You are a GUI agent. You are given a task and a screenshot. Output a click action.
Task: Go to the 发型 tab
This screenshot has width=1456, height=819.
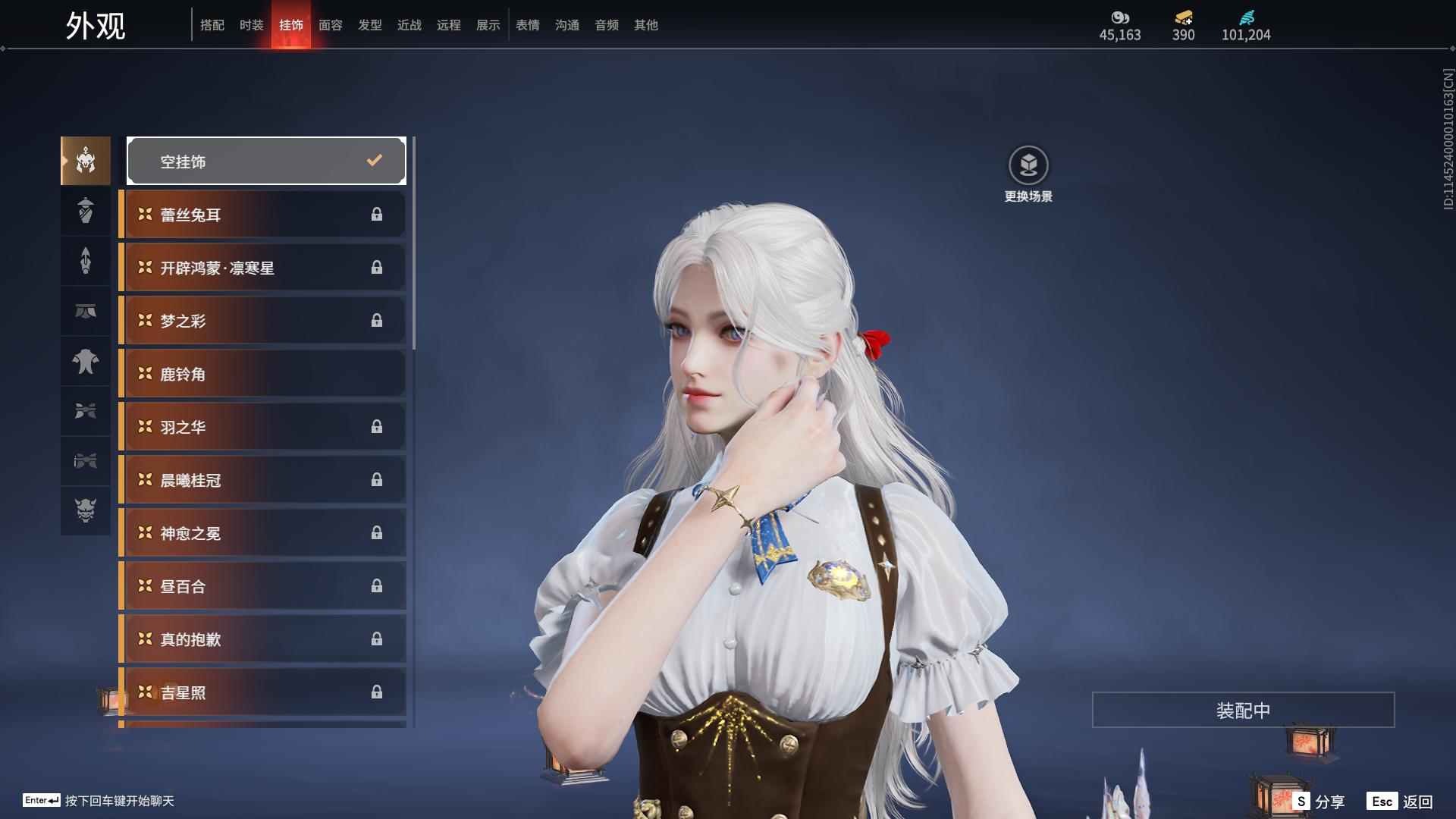pyautogui.click(x=370, y=25)
